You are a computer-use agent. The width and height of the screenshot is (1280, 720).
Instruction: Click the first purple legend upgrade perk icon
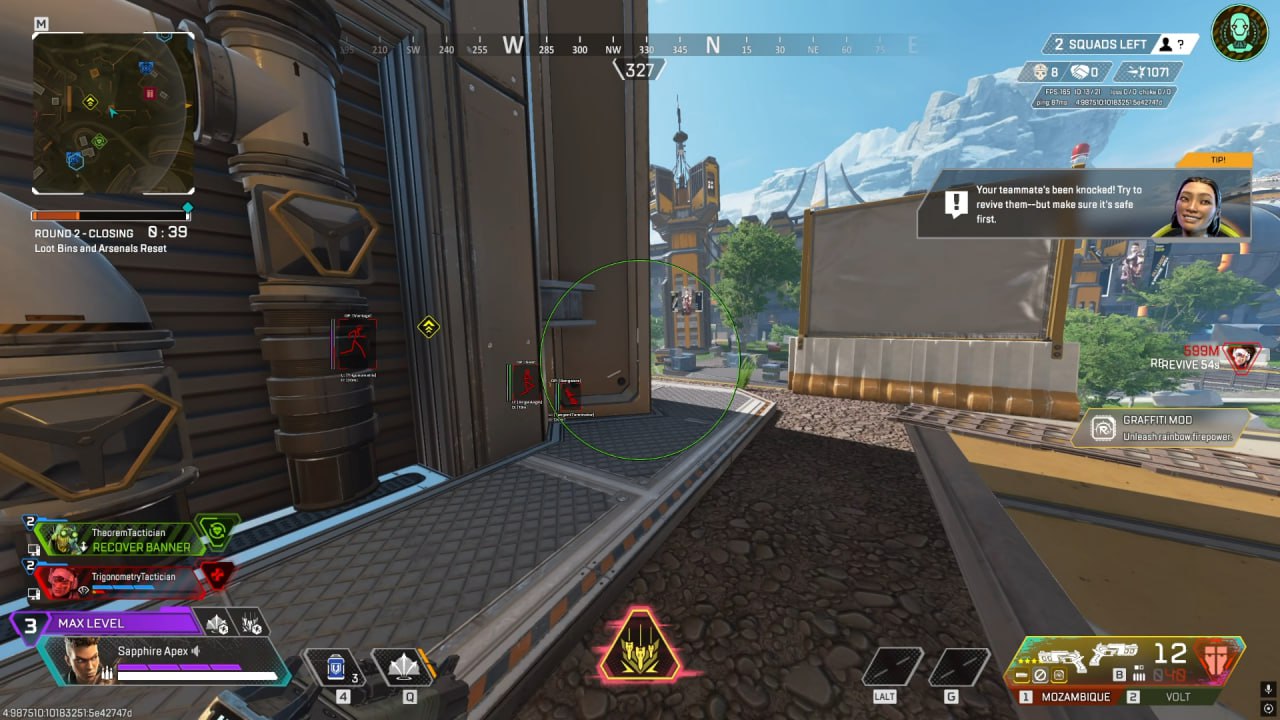217,623
